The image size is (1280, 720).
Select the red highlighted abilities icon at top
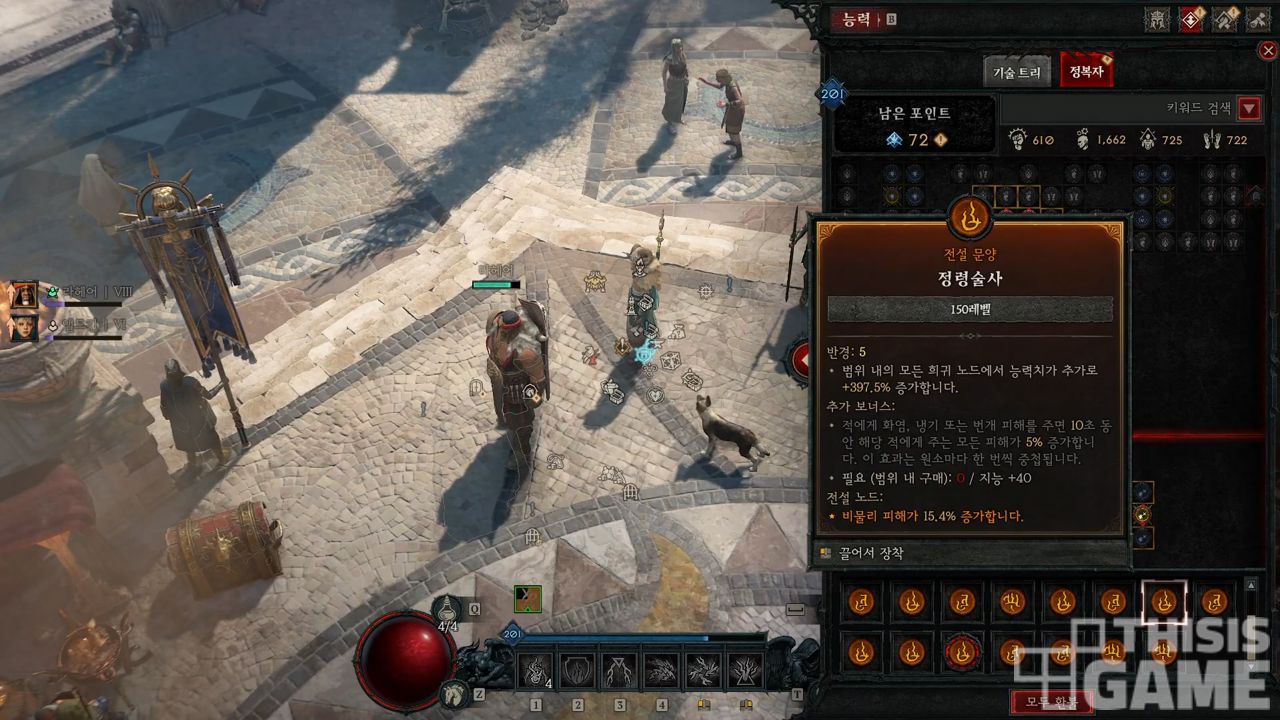pos(1190,19)
